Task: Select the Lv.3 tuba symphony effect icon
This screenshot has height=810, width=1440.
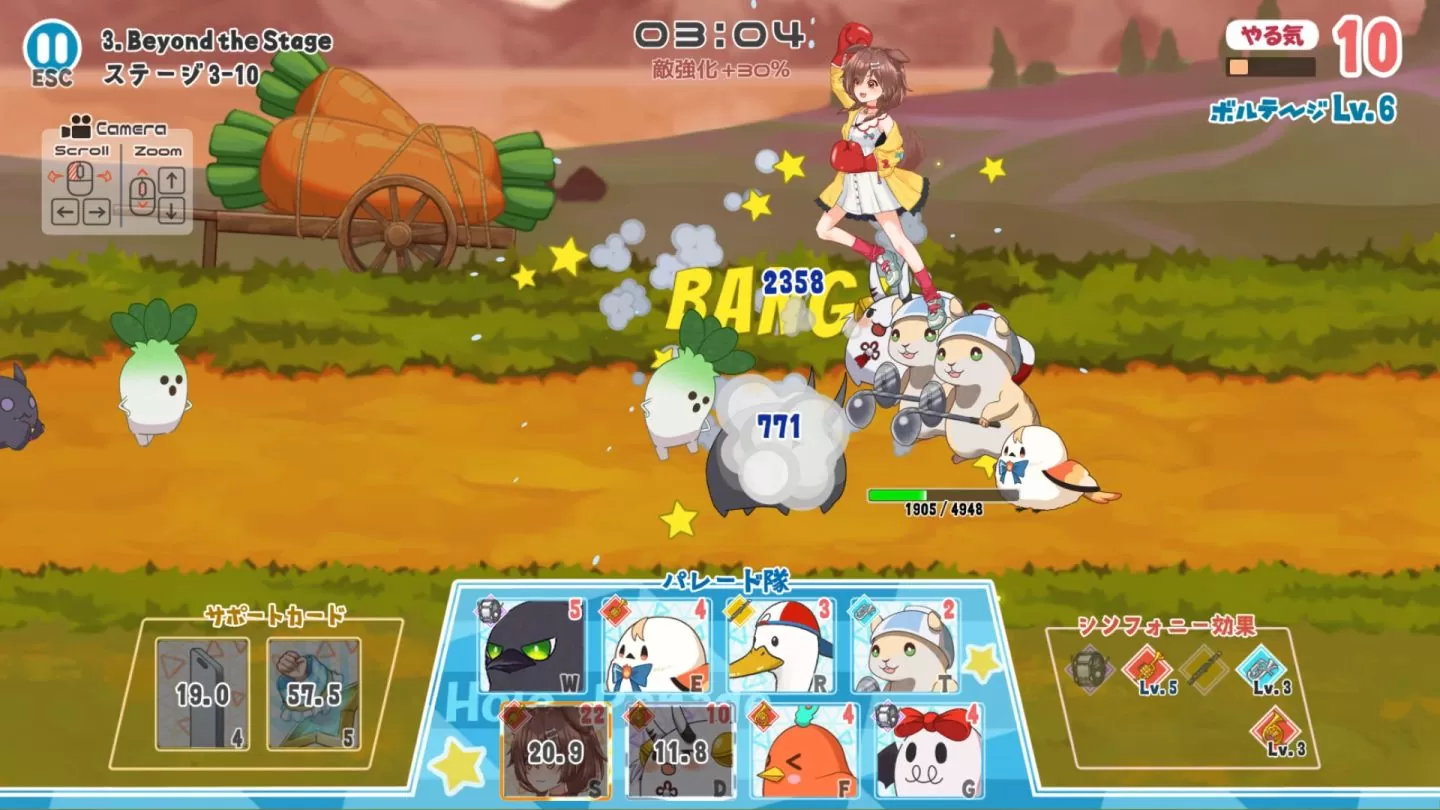Action: [x=1259, y=665]
